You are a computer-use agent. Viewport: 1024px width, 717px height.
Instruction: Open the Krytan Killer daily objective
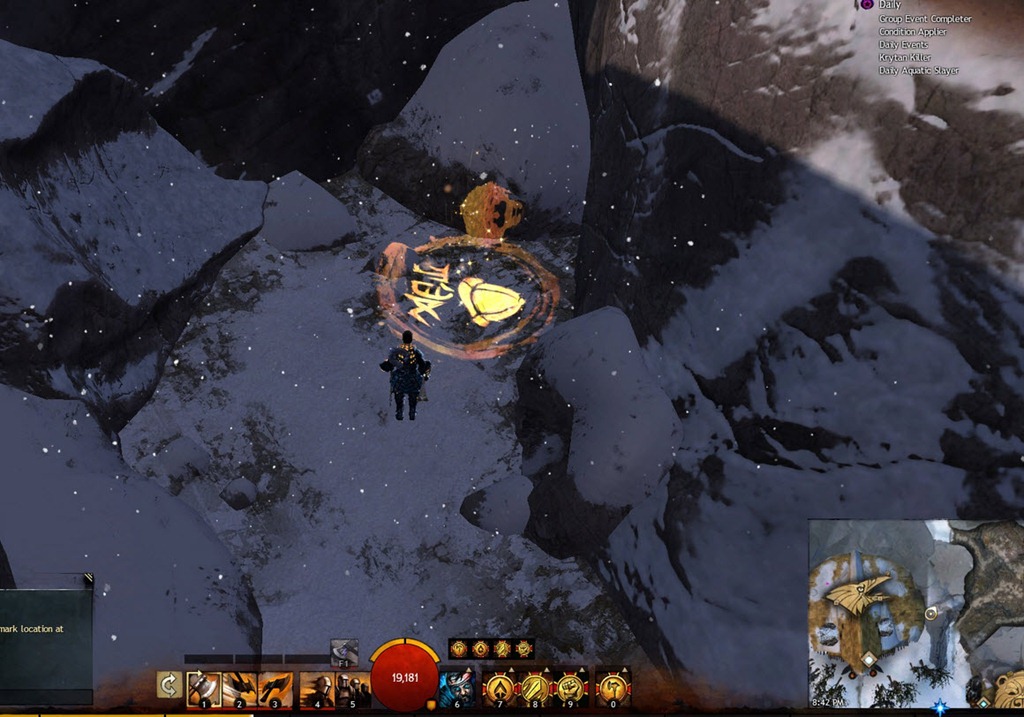(904, 58)
